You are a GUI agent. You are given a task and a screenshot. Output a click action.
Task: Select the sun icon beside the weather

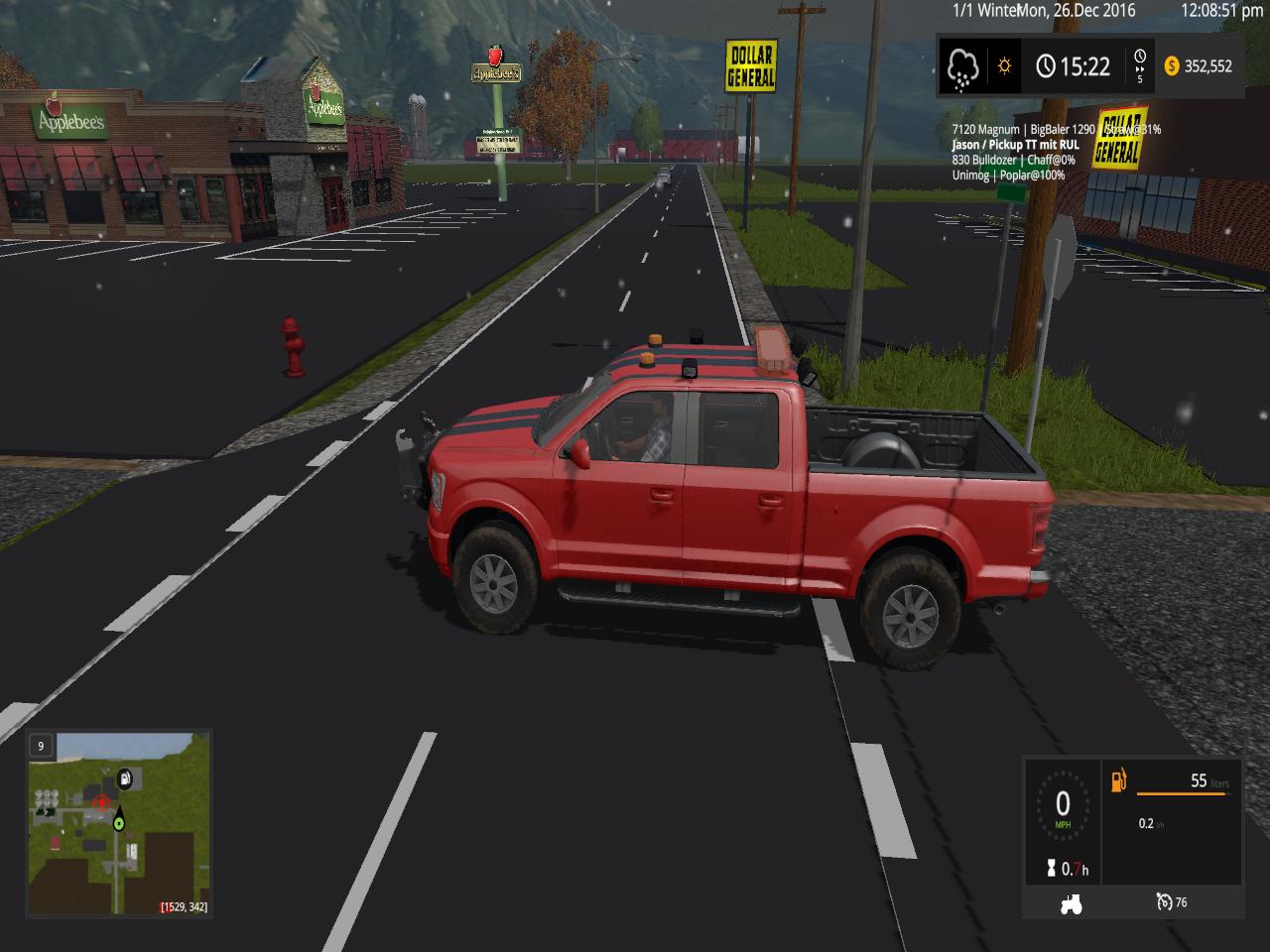[1004, 66]
